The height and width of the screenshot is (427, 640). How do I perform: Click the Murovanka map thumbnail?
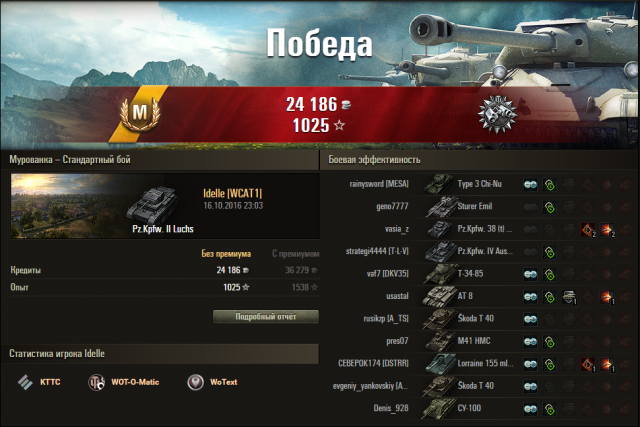63,203
